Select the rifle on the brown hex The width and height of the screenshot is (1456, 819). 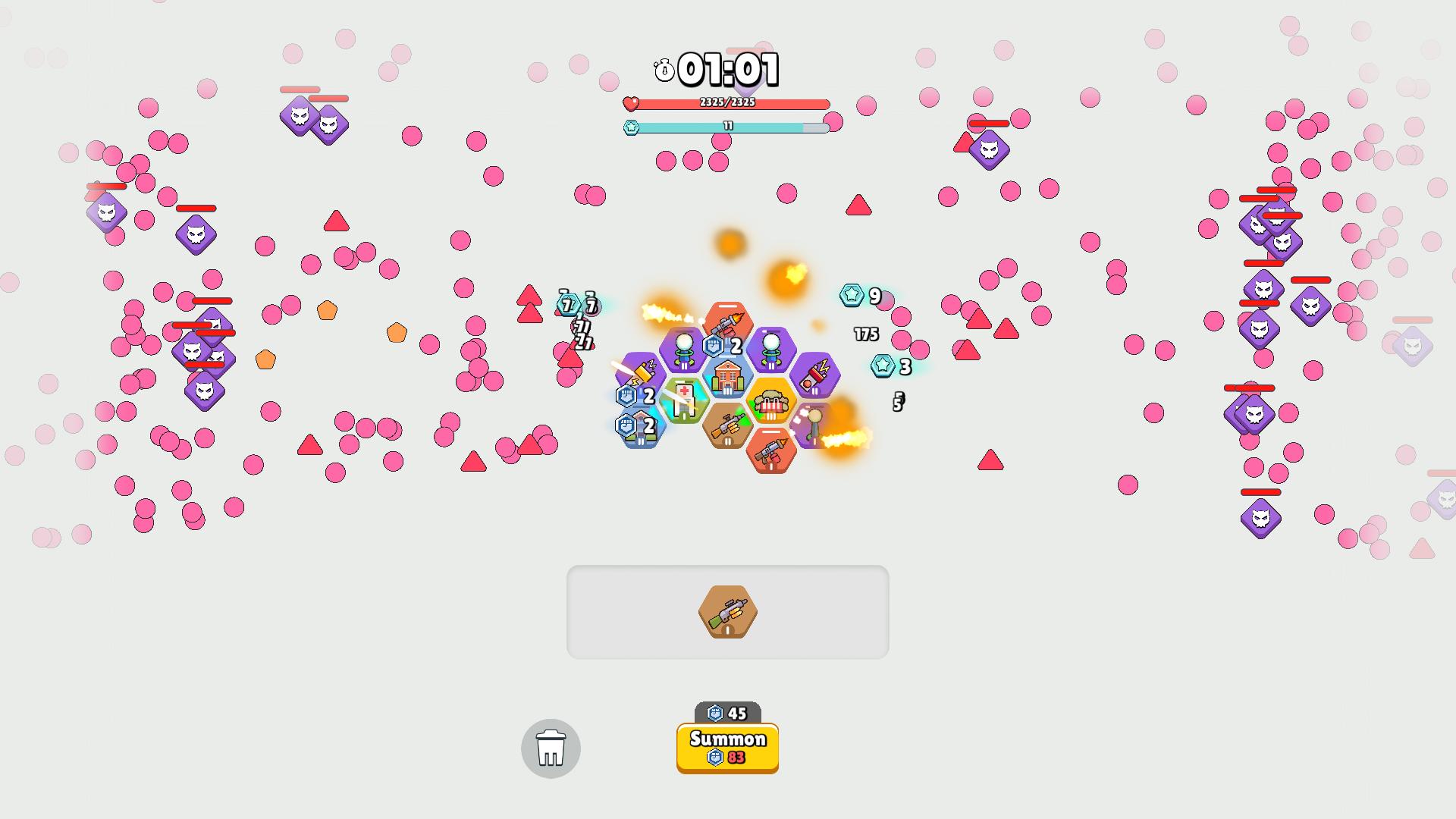727,425
